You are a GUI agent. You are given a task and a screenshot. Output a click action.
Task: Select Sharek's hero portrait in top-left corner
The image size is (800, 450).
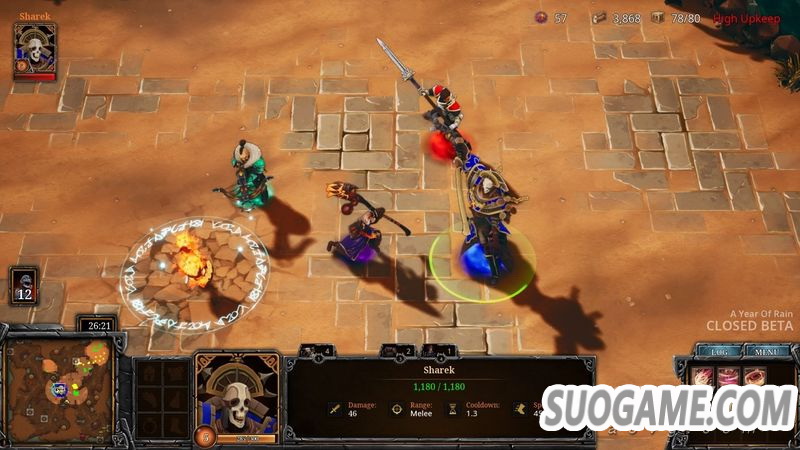pyautogui.click(x=35, y=49)
